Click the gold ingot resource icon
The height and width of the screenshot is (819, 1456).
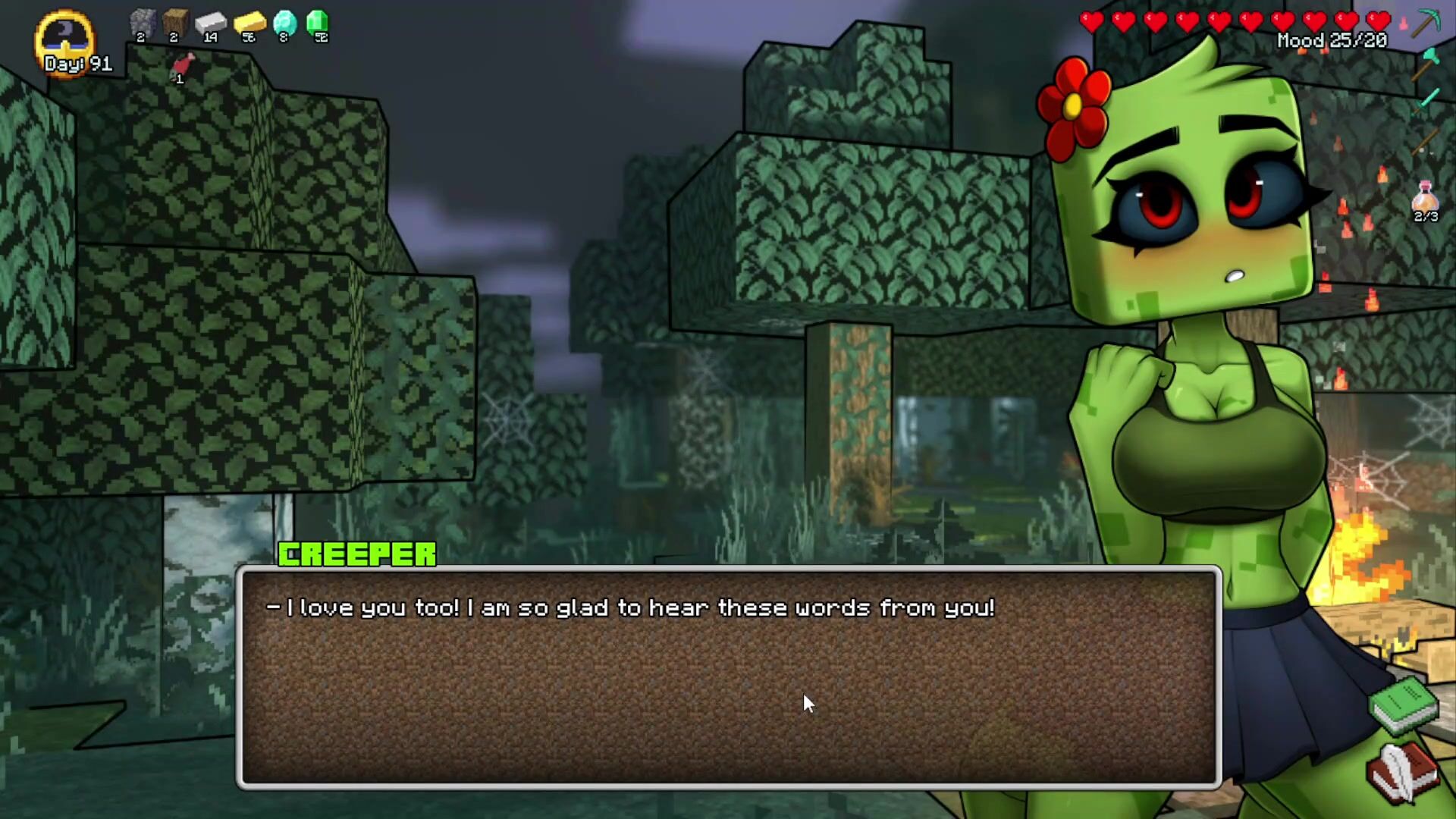click(x=249, y=23)
